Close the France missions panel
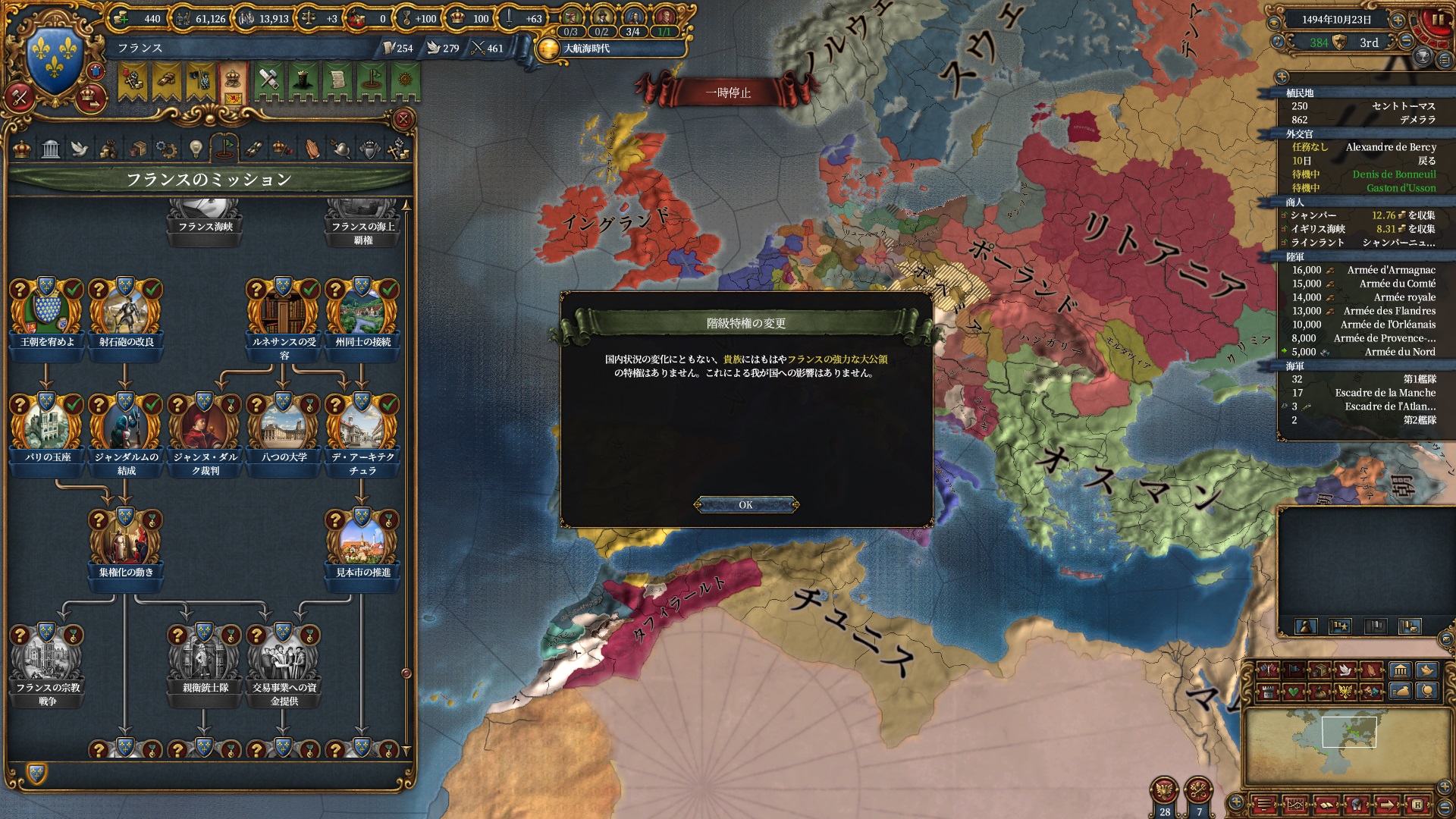1456x819 pixels. point(403,119)
